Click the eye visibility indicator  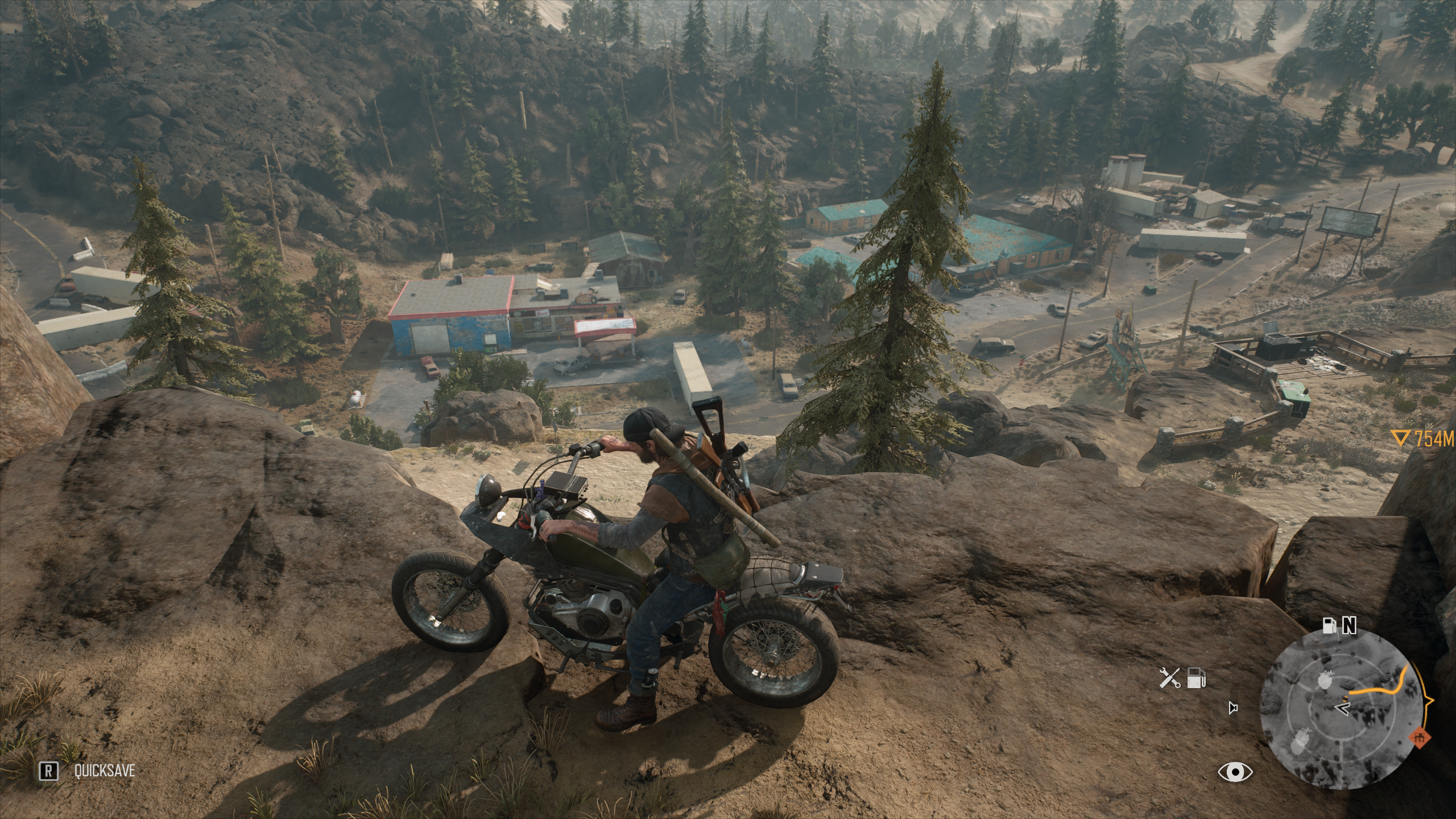click(x=1235, y=771)
